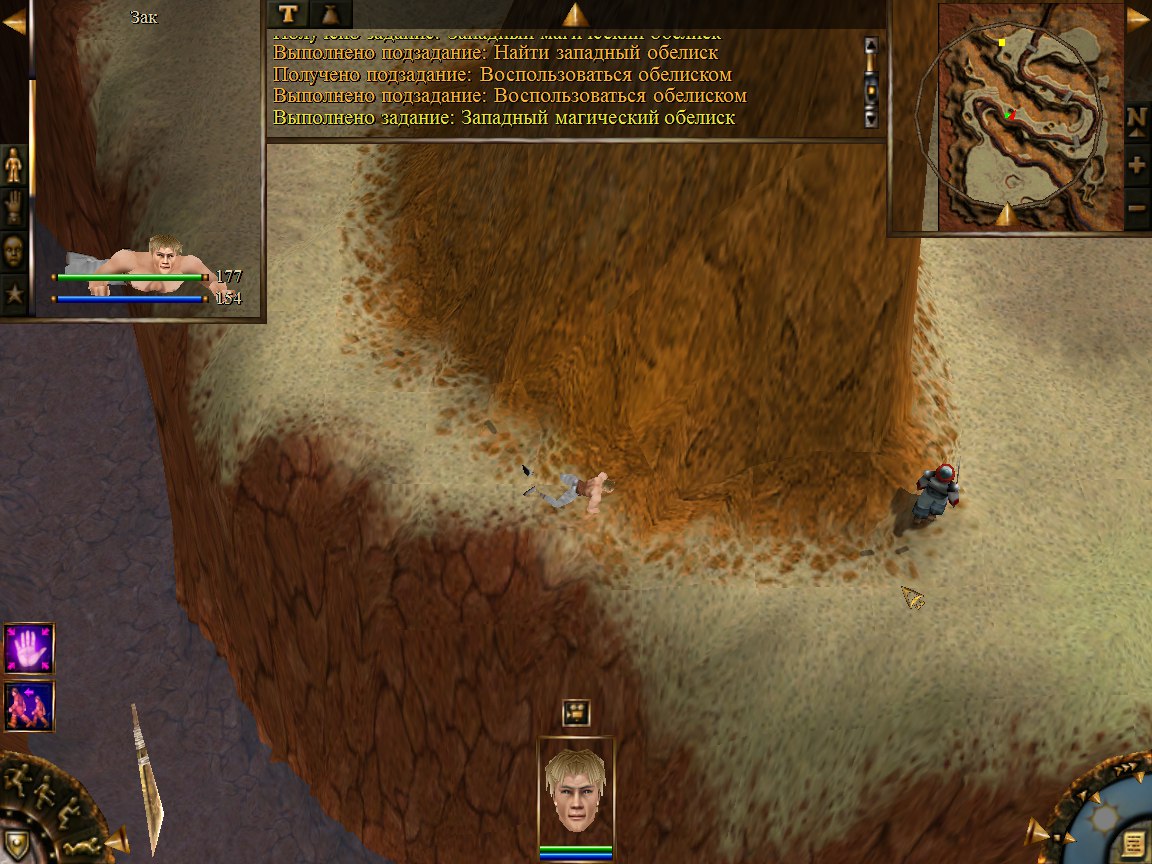Collapse character panel with top-left gold arrow
1152x864 pixels.
[x=14, y=19]
